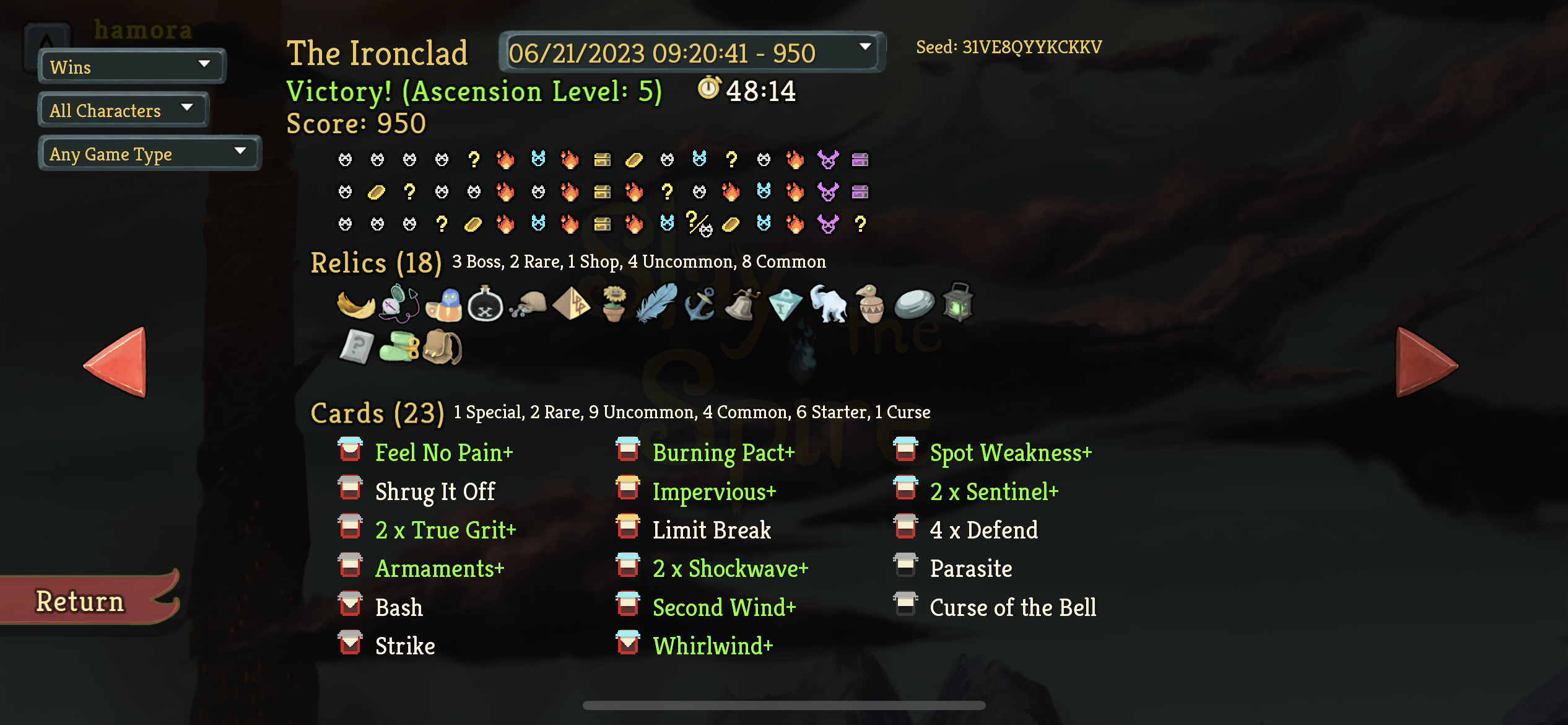Click the Return button
1568x725 pixels.
tap(80, 599)
